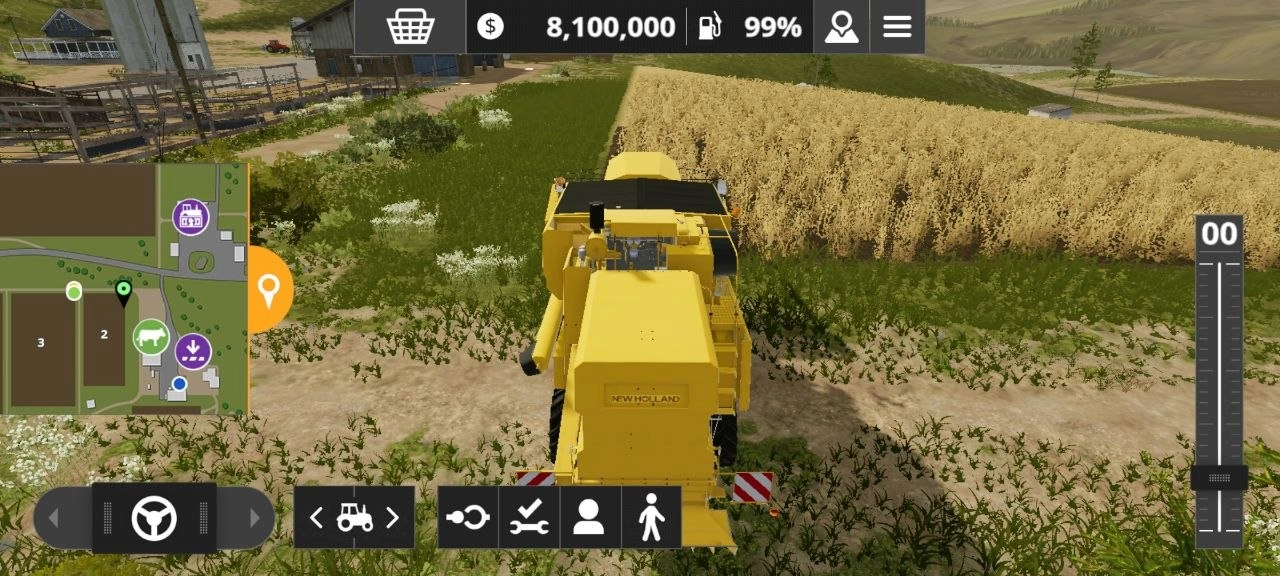Tap the speed throttle slider handle
The height and width of the screenshot is (576, 1280).
1218,478
